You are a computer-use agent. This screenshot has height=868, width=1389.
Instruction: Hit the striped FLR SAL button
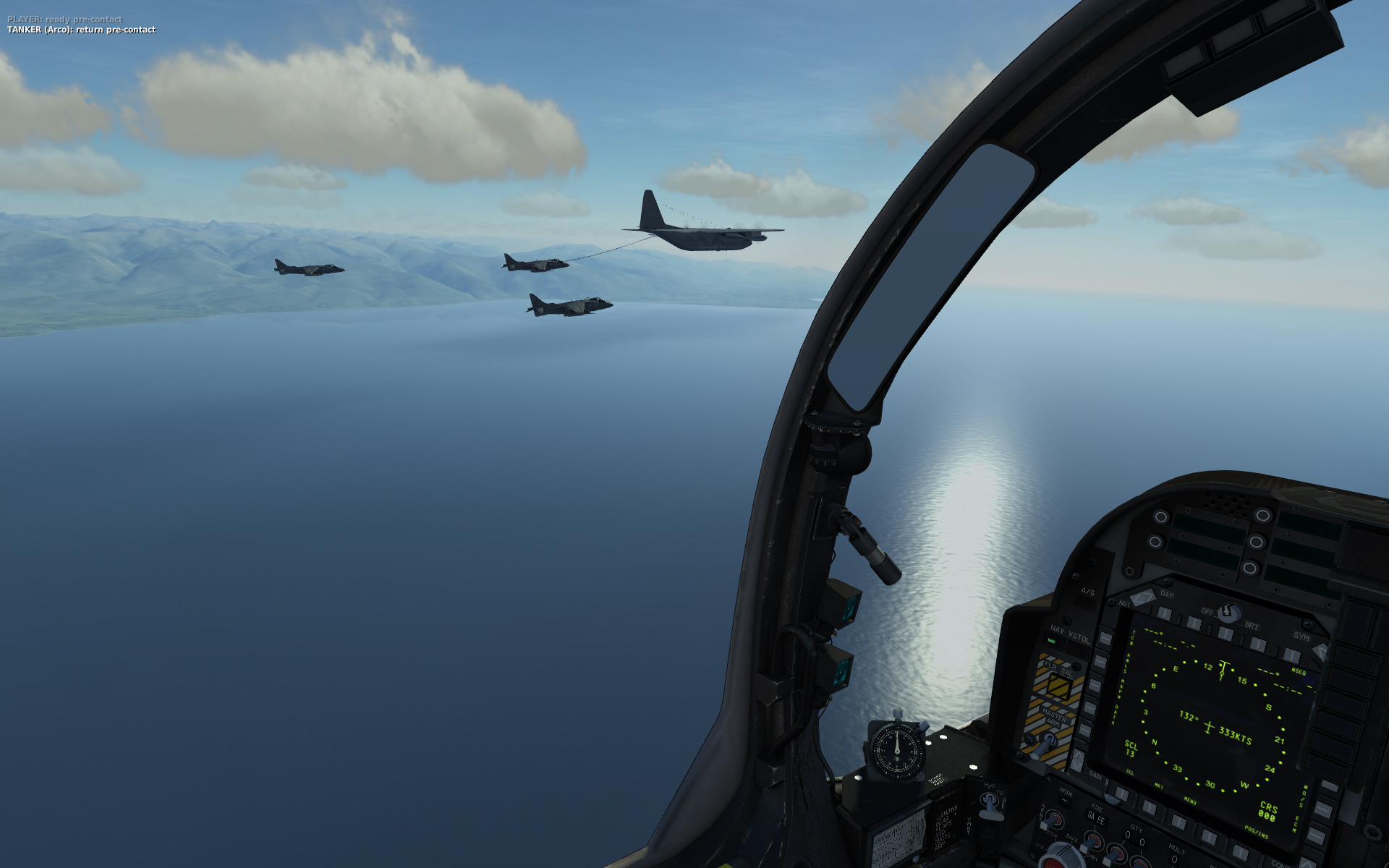point(1058,686)
